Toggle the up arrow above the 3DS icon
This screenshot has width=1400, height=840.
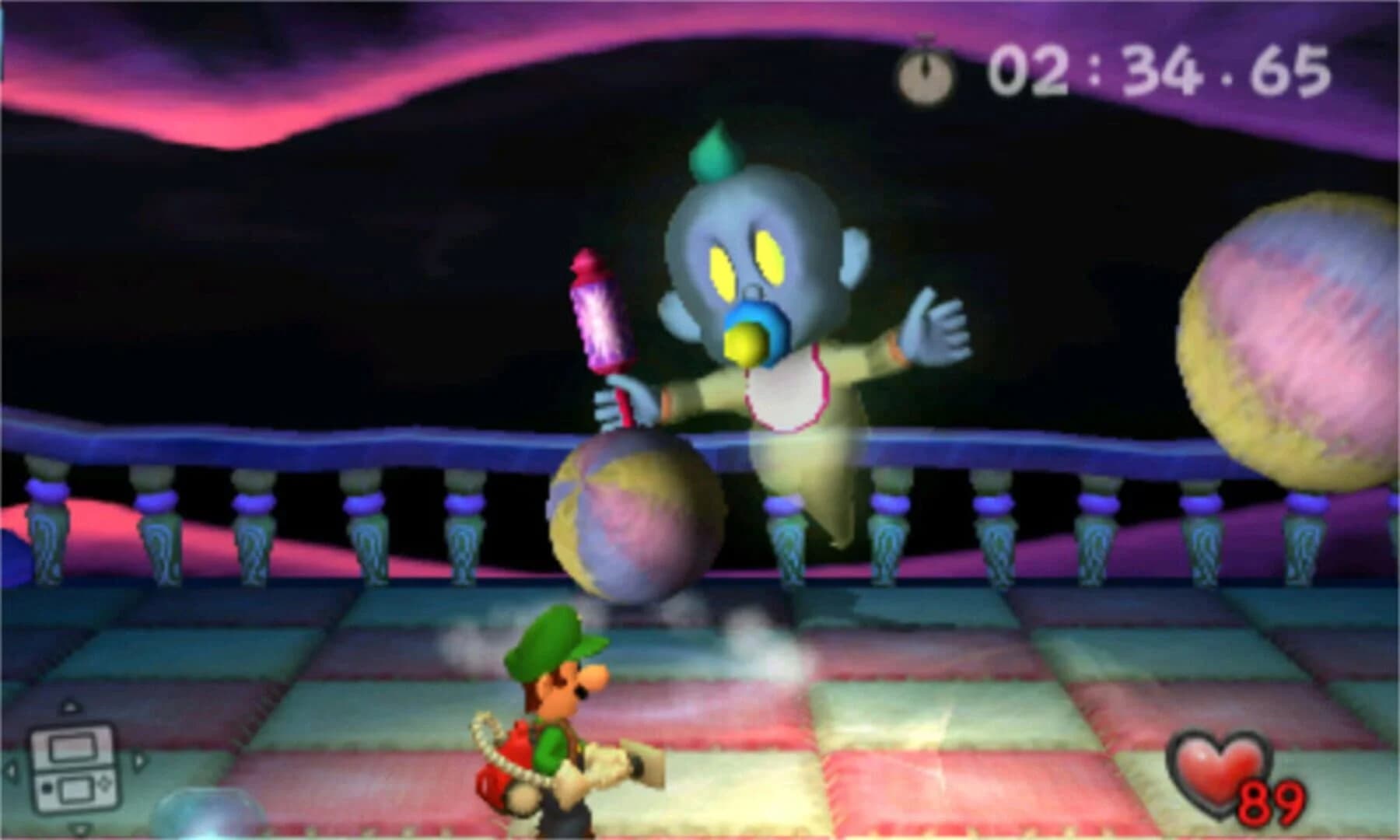click(71, 705)
